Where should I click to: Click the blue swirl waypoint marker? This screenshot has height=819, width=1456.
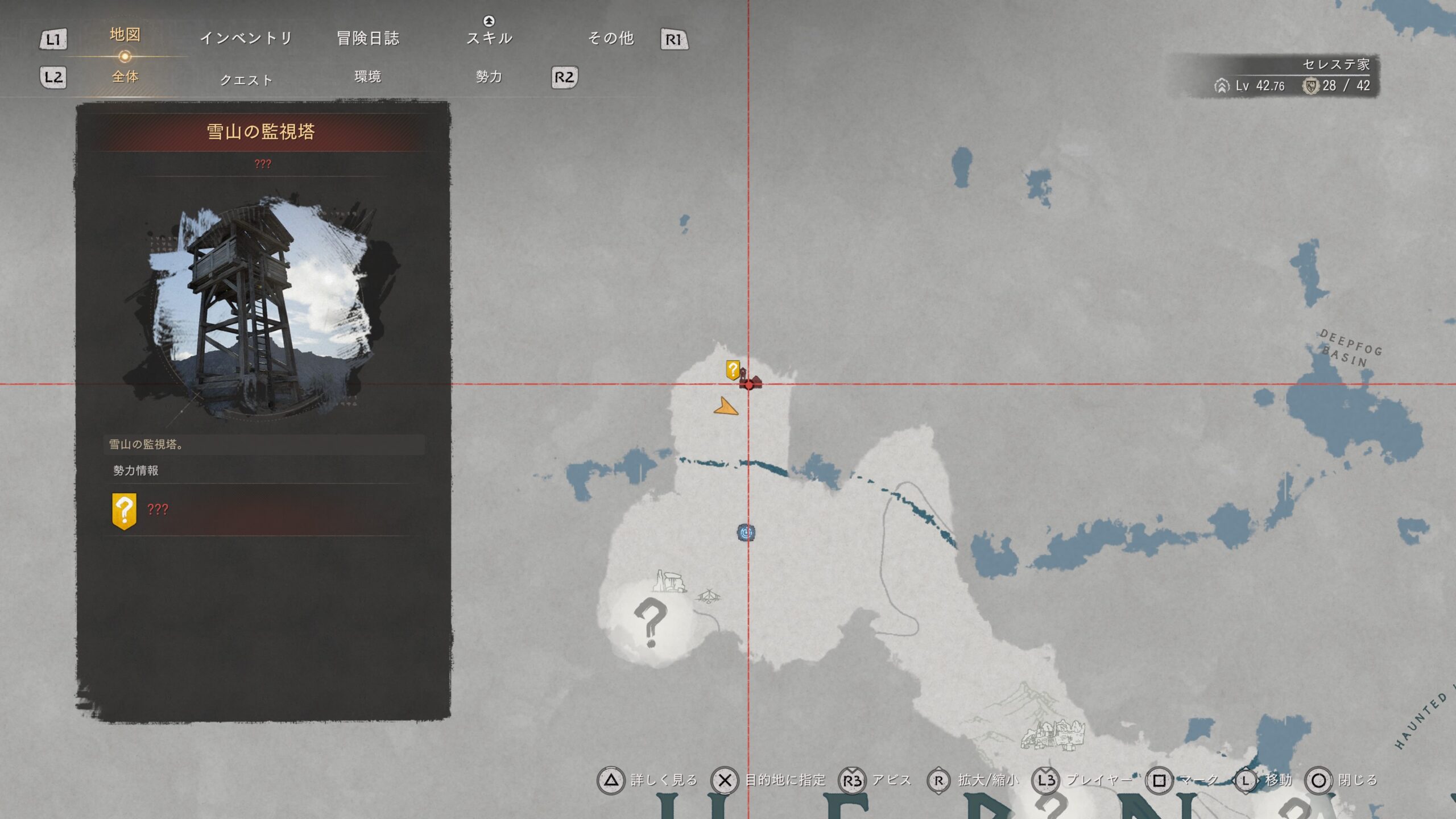point(746,532)
